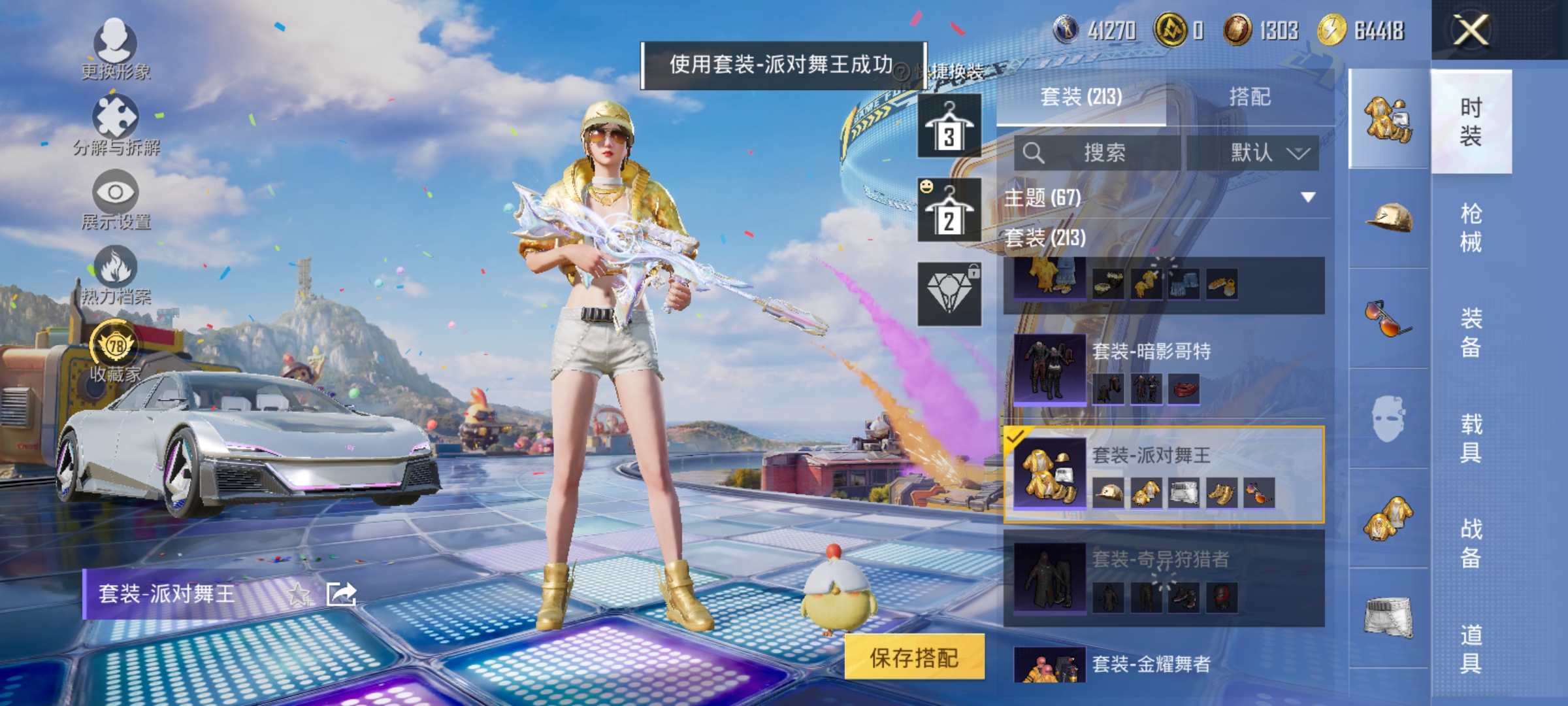
Task: Toggle the outfit hanger slot labeled 3
Action: [x=948, y=127]
